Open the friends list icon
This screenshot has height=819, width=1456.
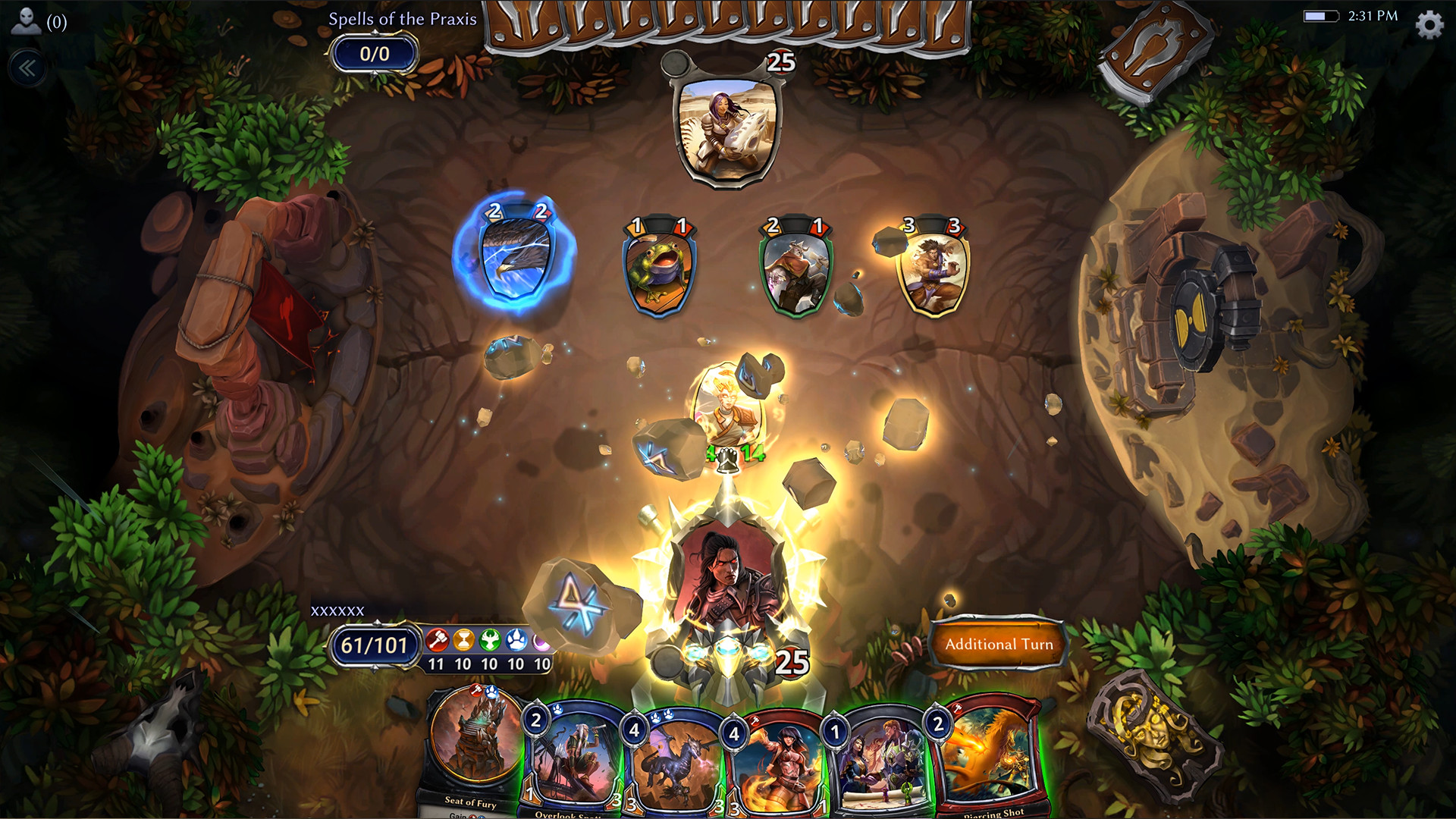(x=26, y=20)
